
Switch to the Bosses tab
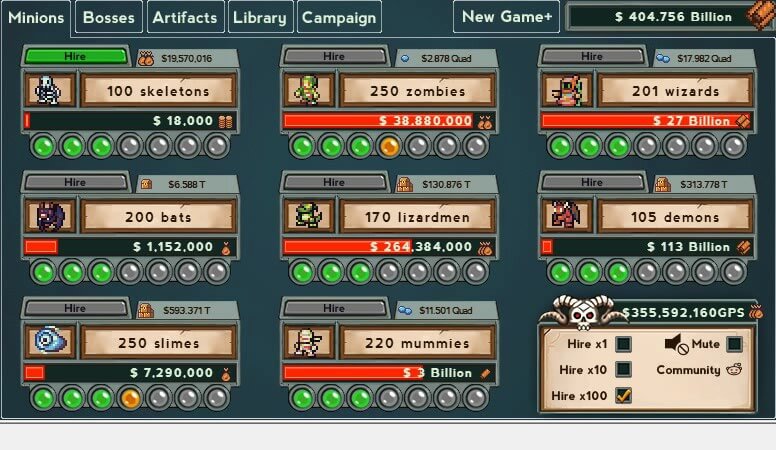(x=108, y=17)
